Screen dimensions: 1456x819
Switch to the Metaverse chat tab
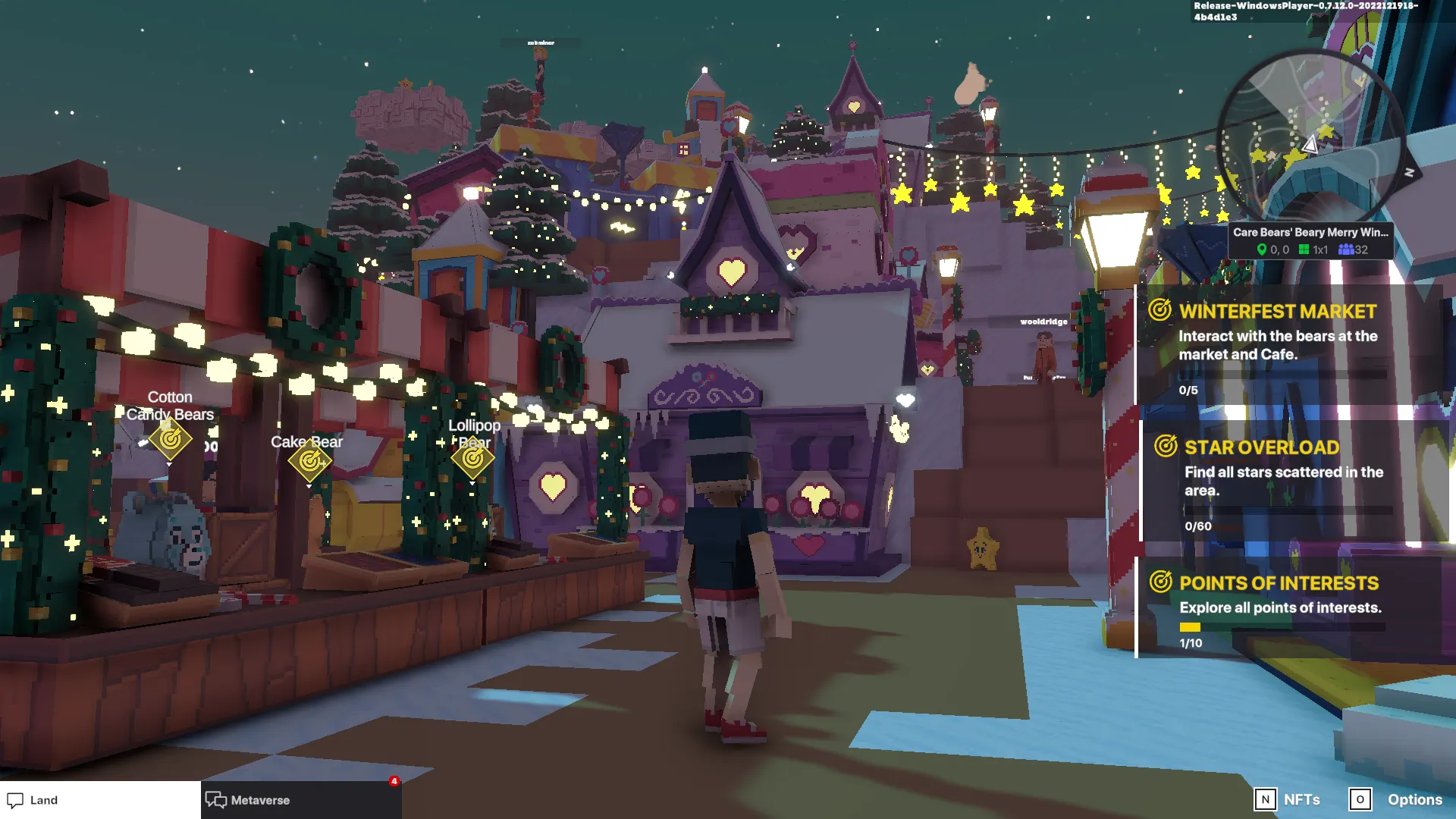pyautogui.click(x=301, y=800)
